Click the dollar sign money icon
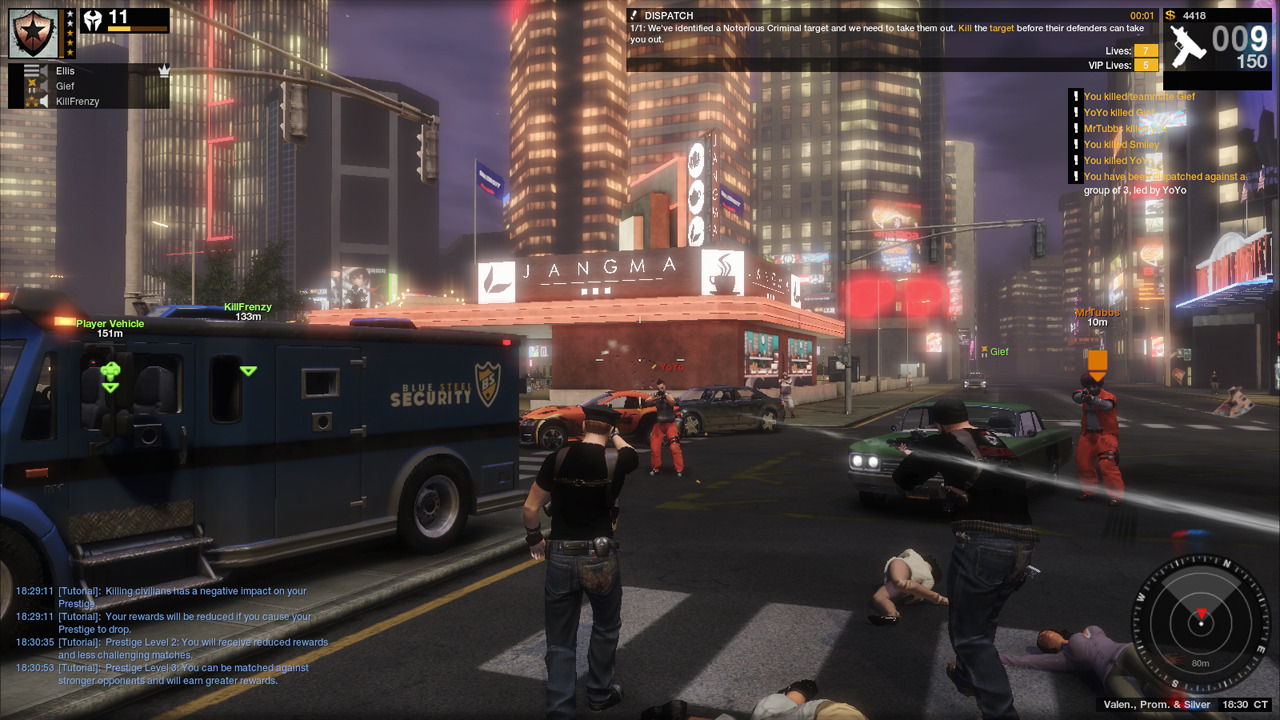The height and width of the screenshot is (720, 1280). pos(1170,16)
